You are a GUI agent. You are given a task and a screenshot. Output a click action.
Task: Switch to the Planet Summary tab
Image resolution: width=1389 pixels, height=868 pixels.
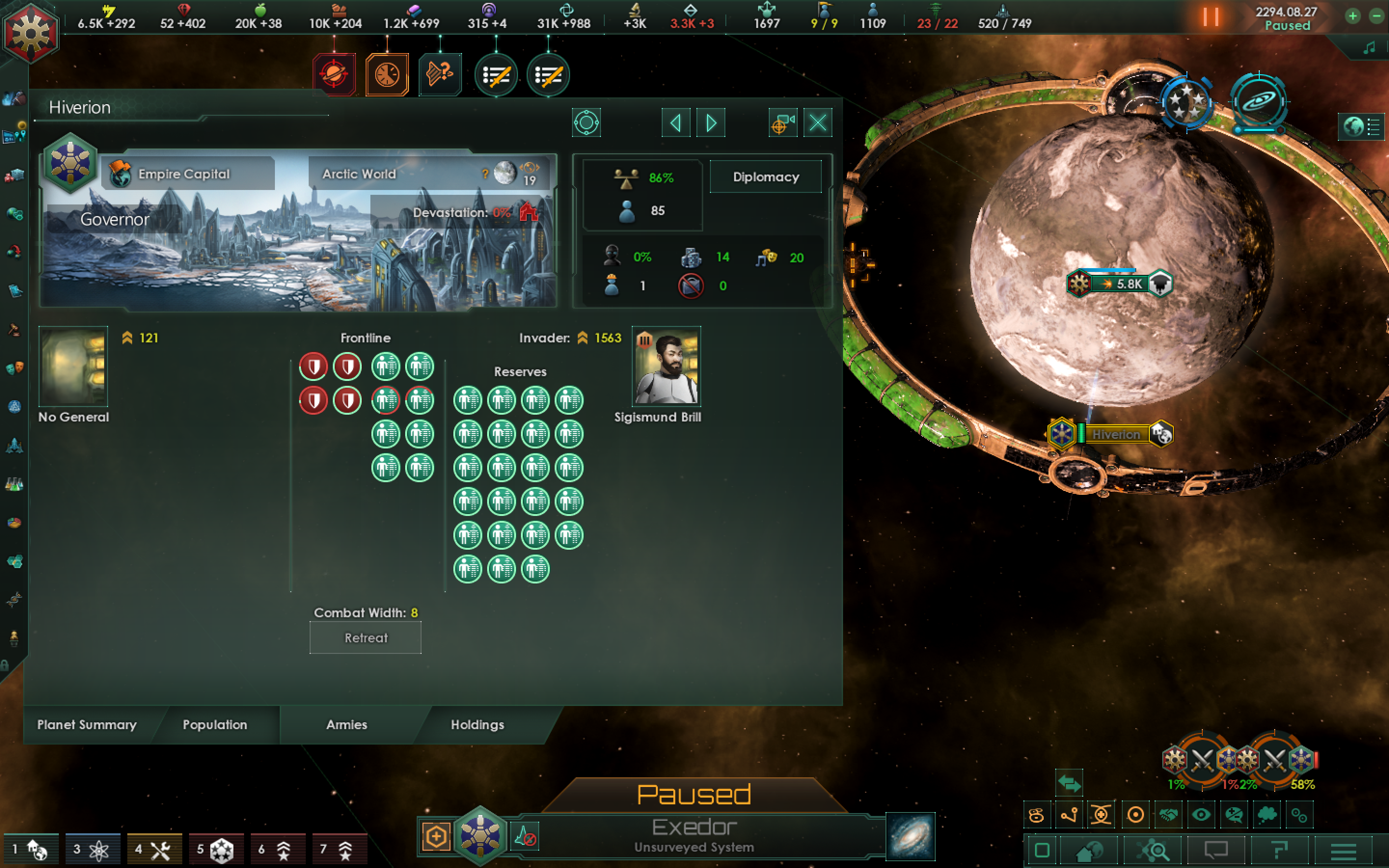click(x=87, y=724)
